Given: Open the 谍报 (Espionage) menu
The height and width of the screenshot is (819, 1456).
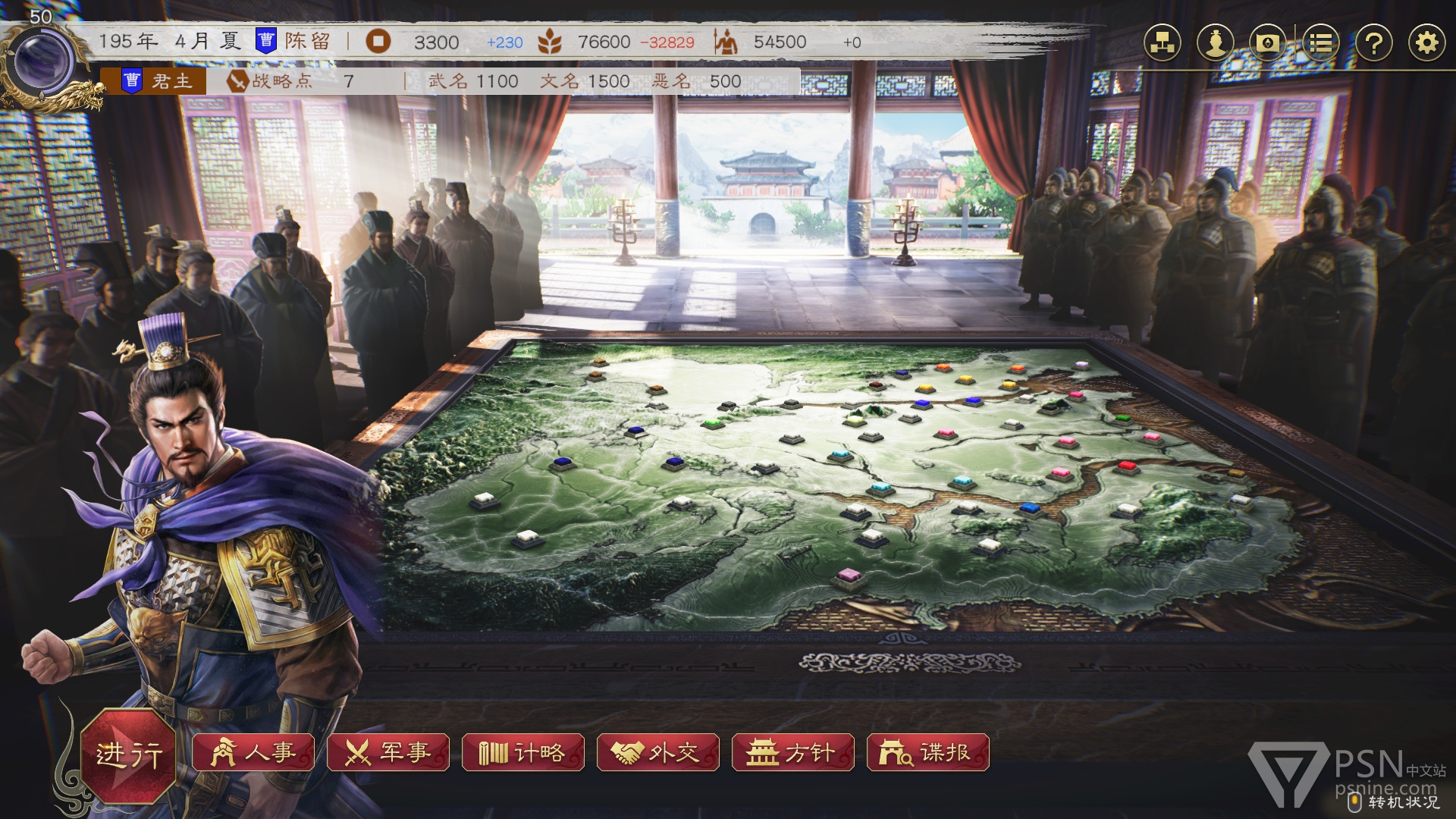Looking at the screenshot, I should pyautogui.click(x=928, y=752).
